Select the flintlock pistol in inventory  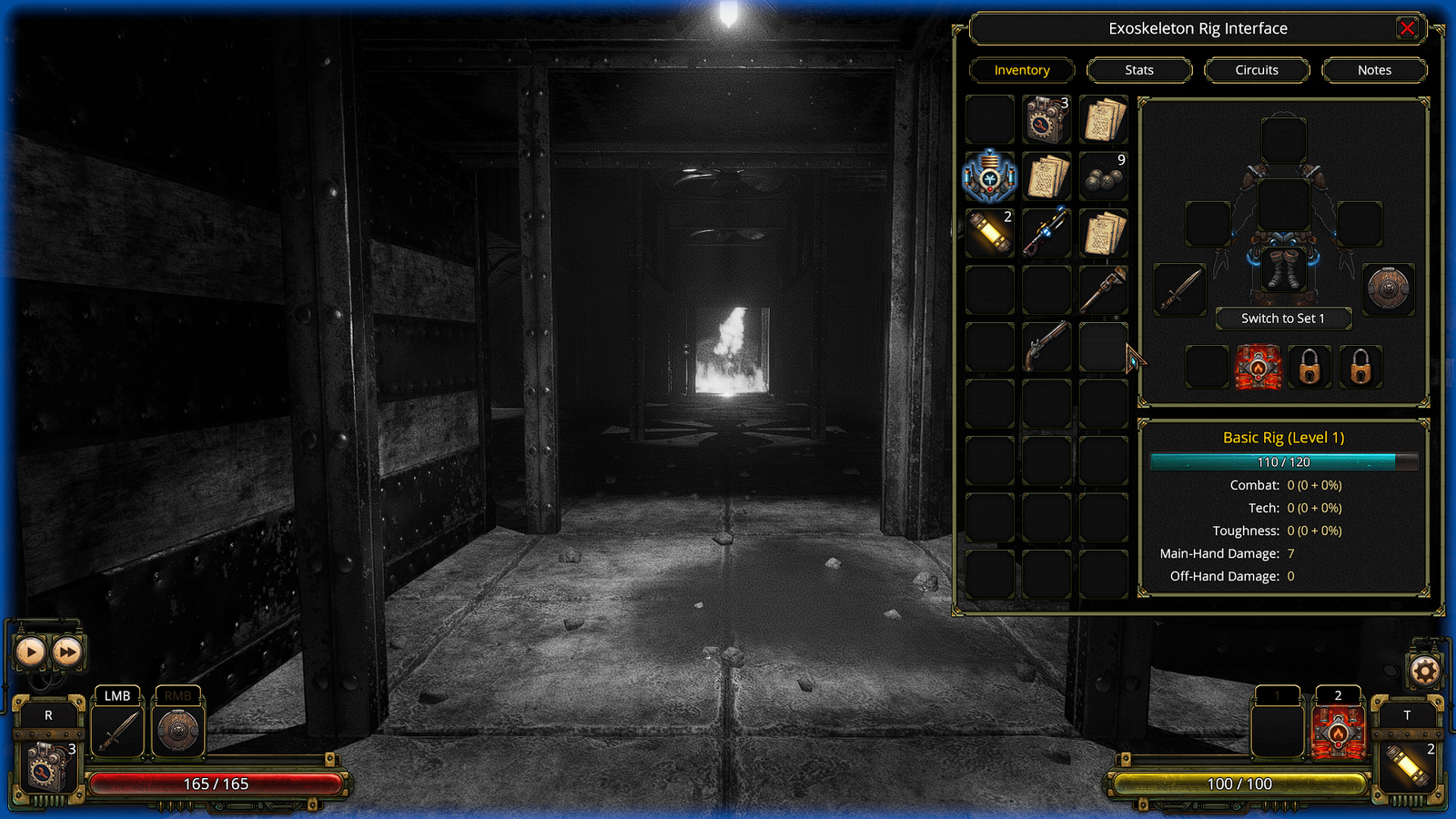click(x=1046, y=347)
